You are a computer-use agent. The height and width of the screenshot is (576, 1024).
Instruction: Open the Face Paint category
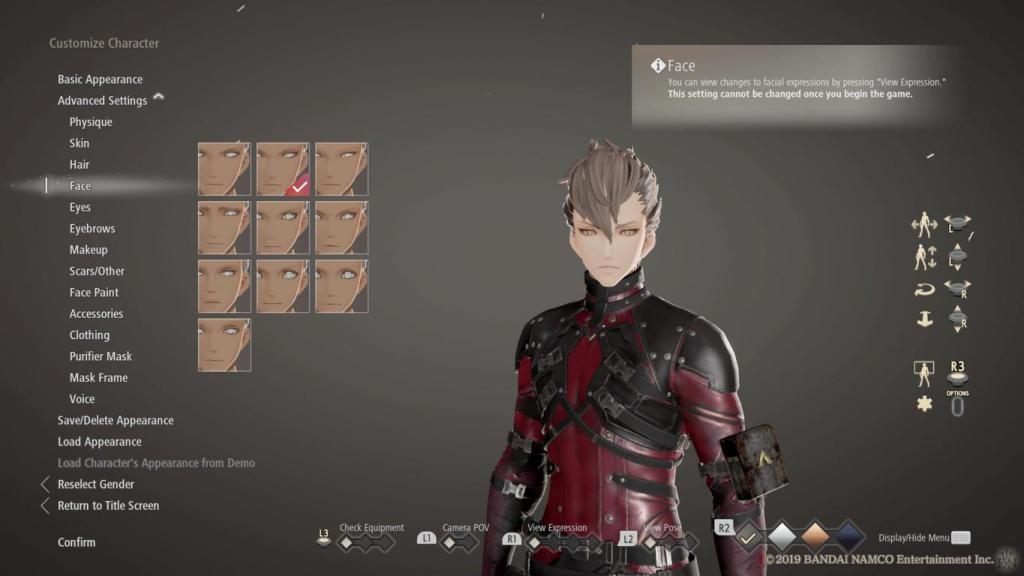click(x=94, y=292)
